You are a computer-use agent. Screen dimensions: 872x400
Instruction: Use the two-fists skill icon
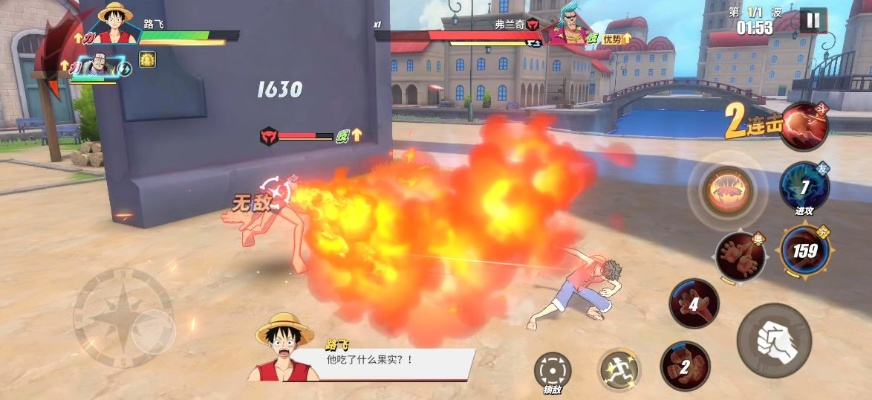[741, 255]
